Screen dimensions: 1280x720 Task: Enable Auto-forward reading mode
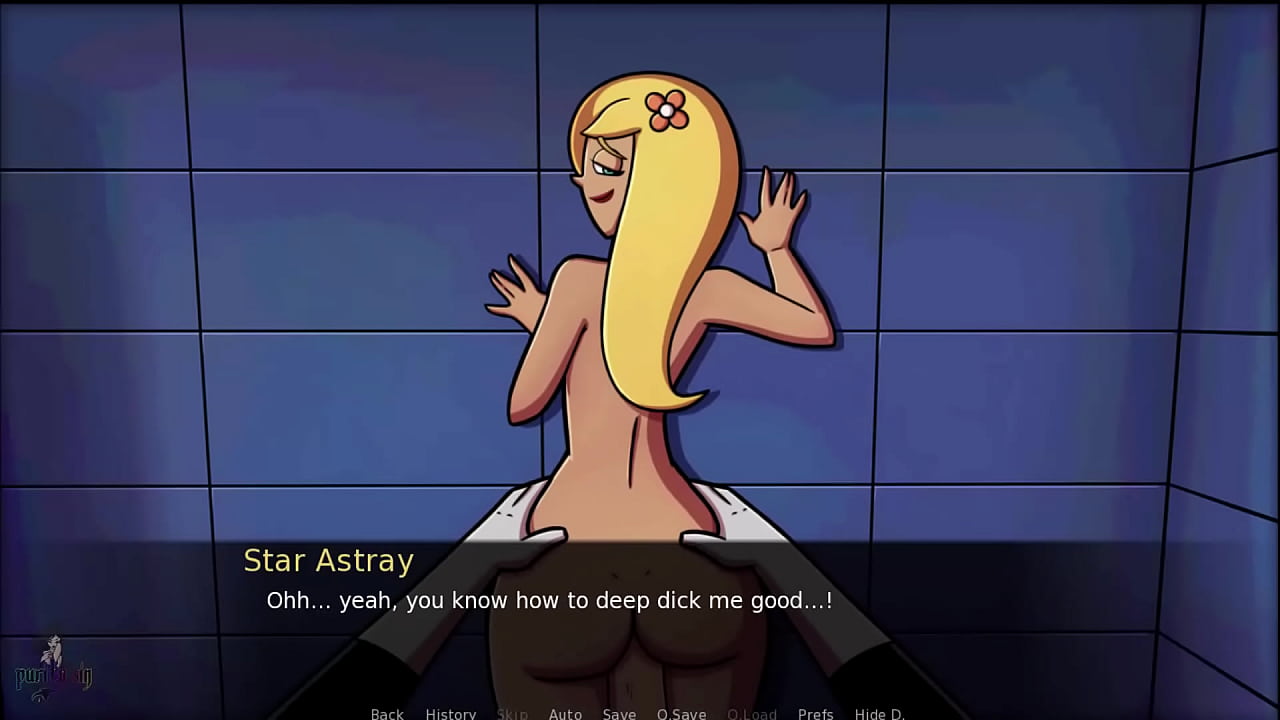pyautogui.click(x=565, y=714)
